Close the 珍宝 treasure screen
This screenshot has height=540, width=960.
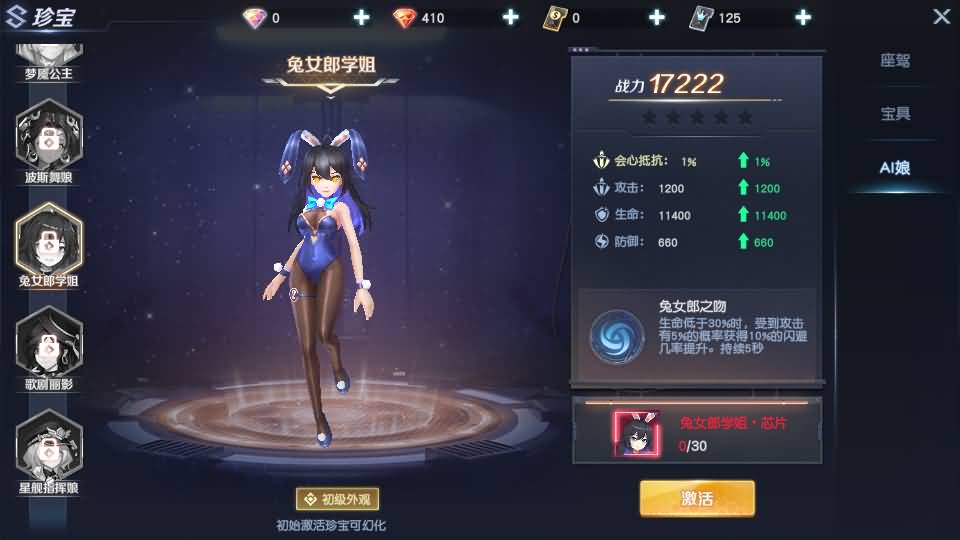coord(941,17)
